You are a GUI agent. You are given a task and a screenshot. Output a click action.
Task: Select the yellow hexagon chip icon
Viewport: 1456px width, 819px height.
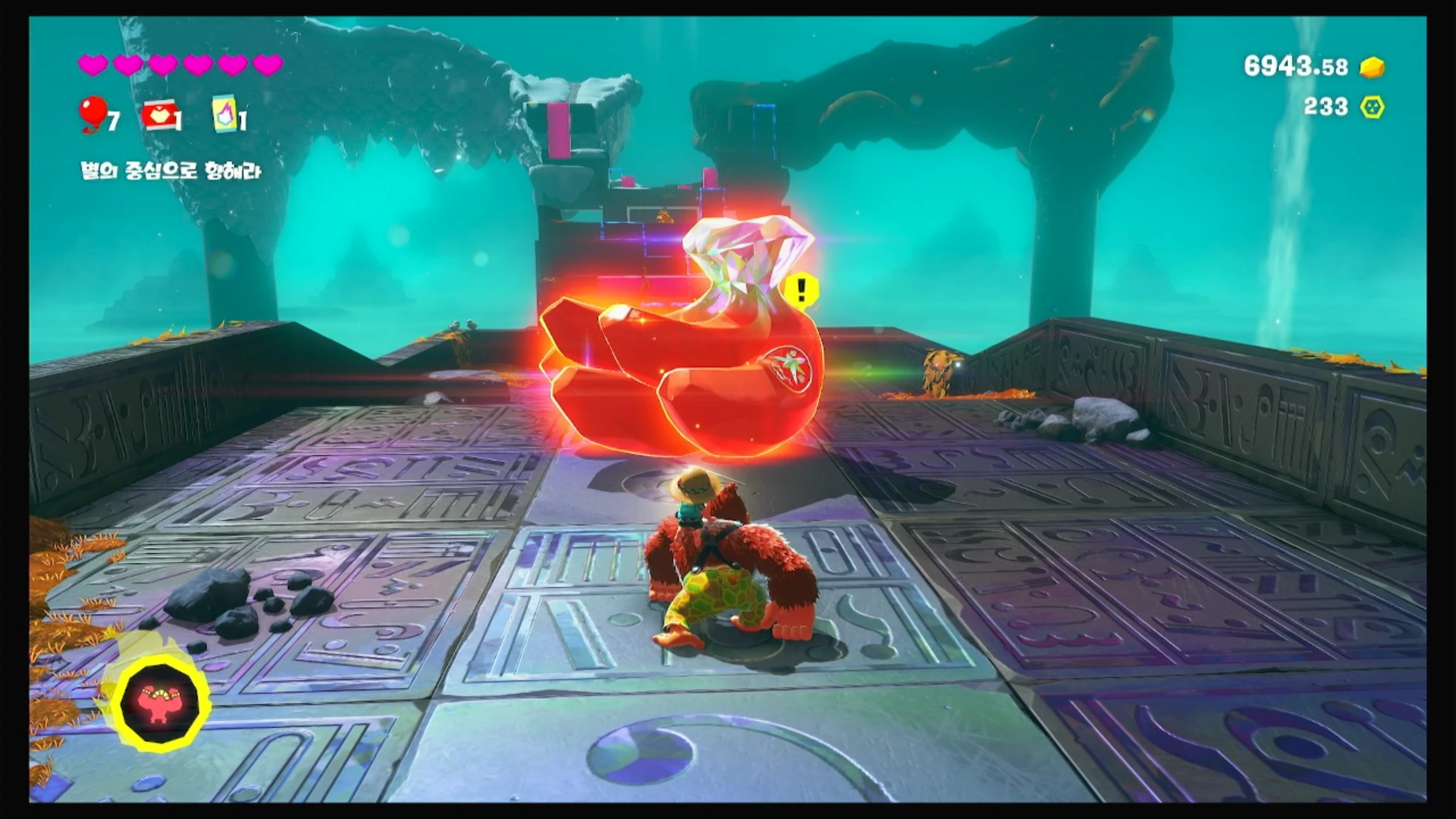[x=1372, y=107]
